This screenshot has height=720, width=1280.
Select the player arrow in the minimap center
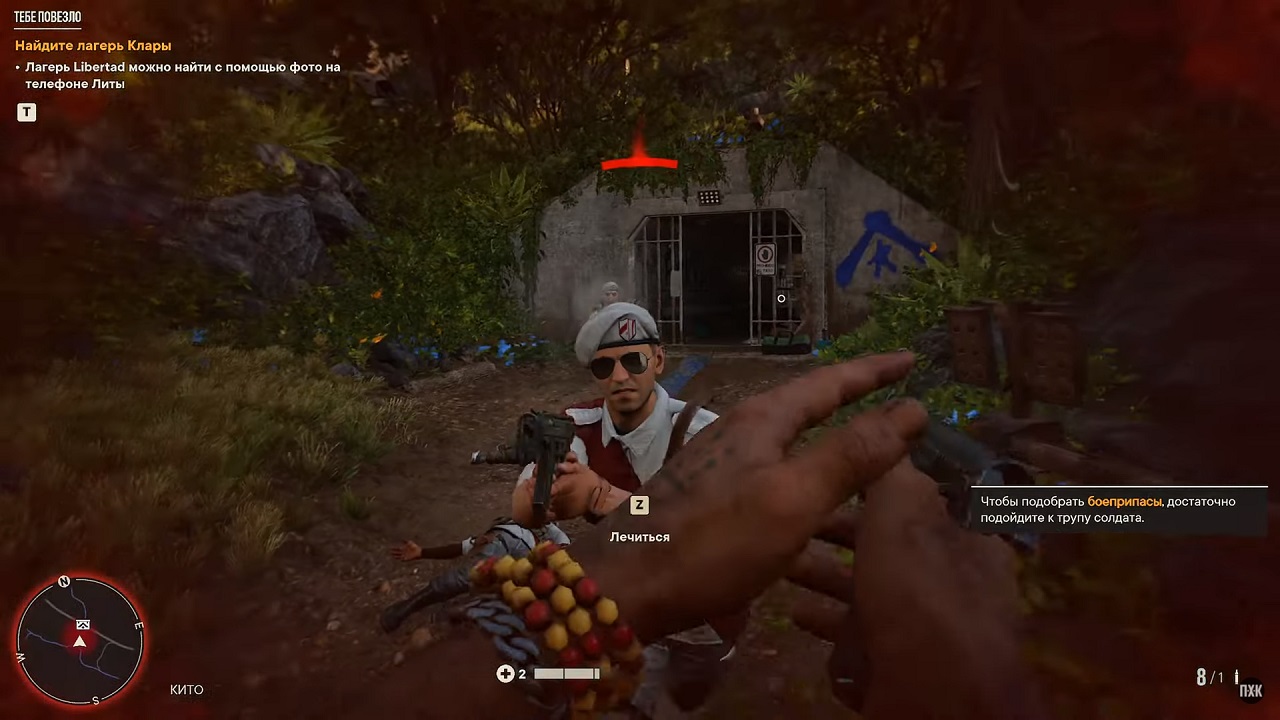tap(79, 644)
